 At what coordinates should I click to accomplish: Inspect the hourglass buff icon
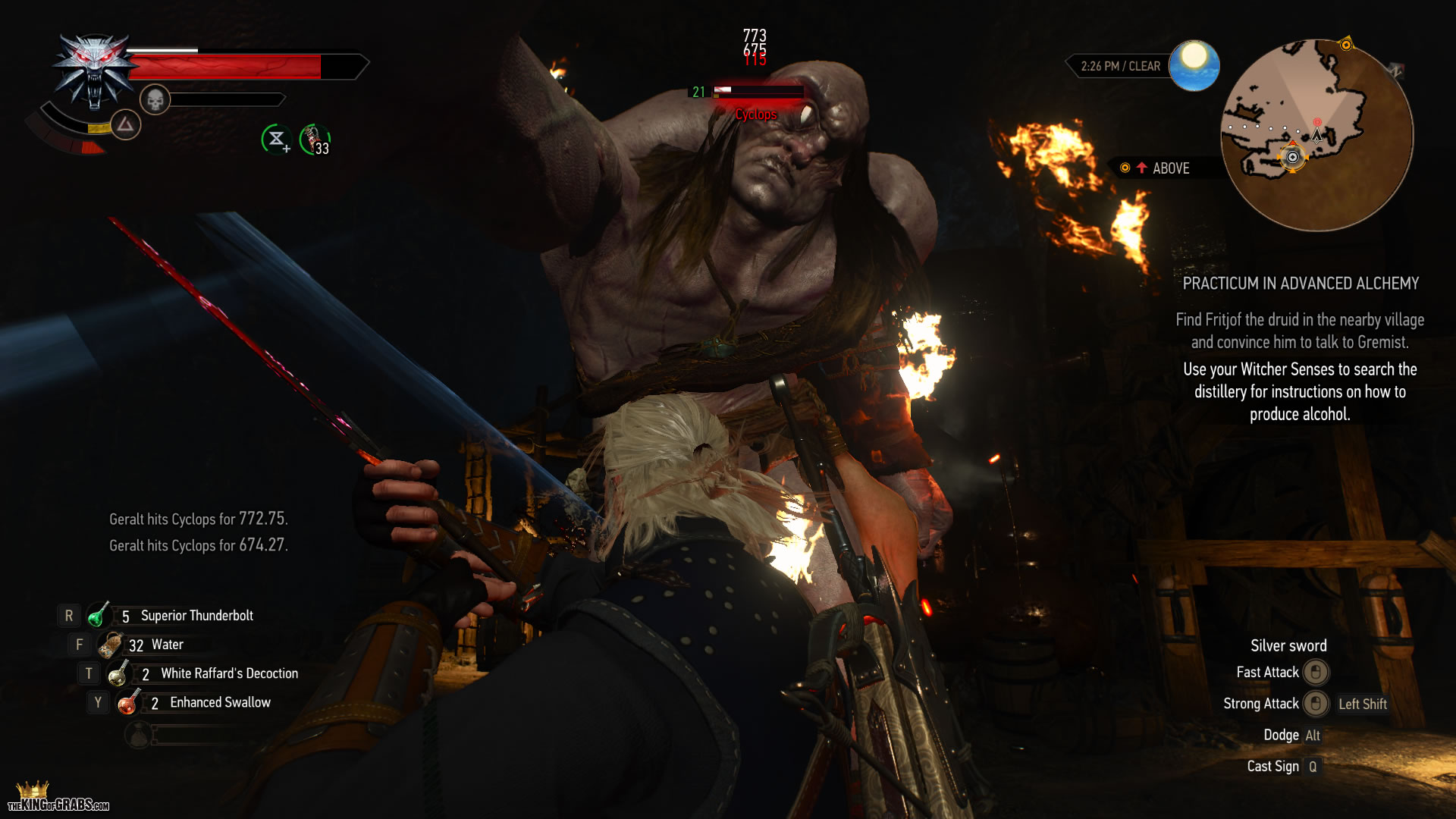276,139
